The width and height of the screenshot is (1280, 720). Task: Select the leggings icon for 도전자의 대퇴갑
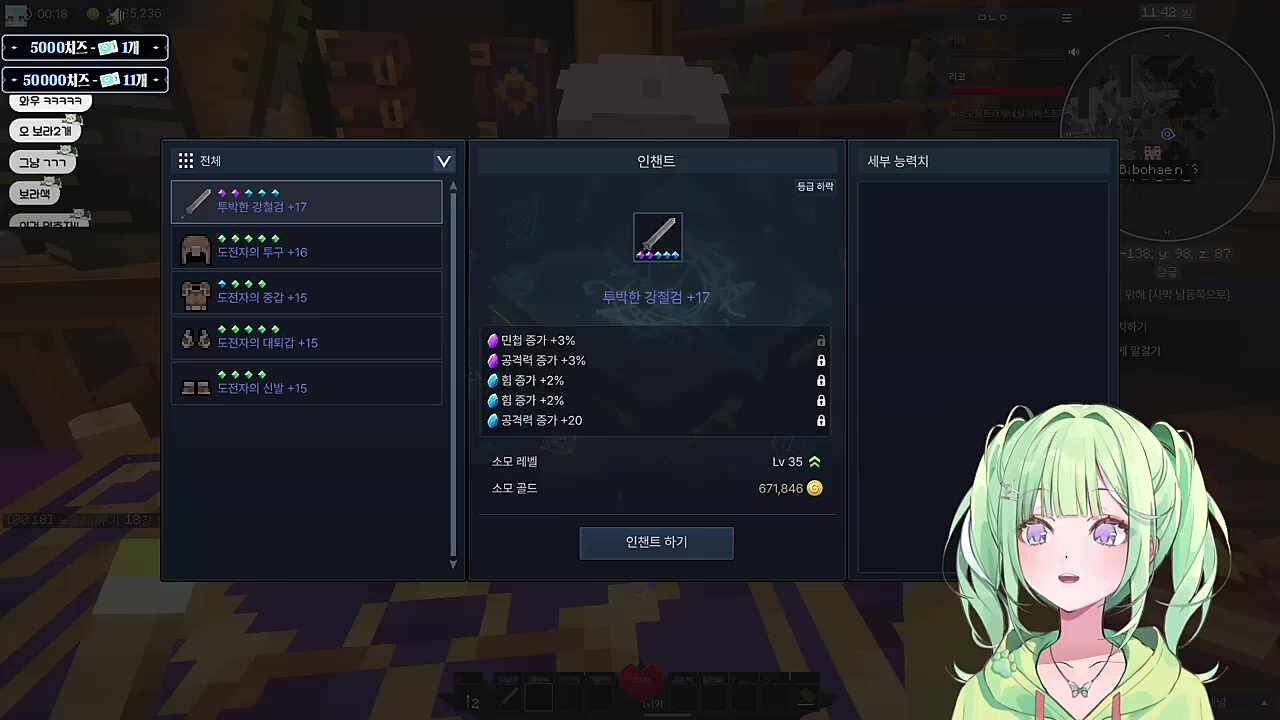point(196,340)
